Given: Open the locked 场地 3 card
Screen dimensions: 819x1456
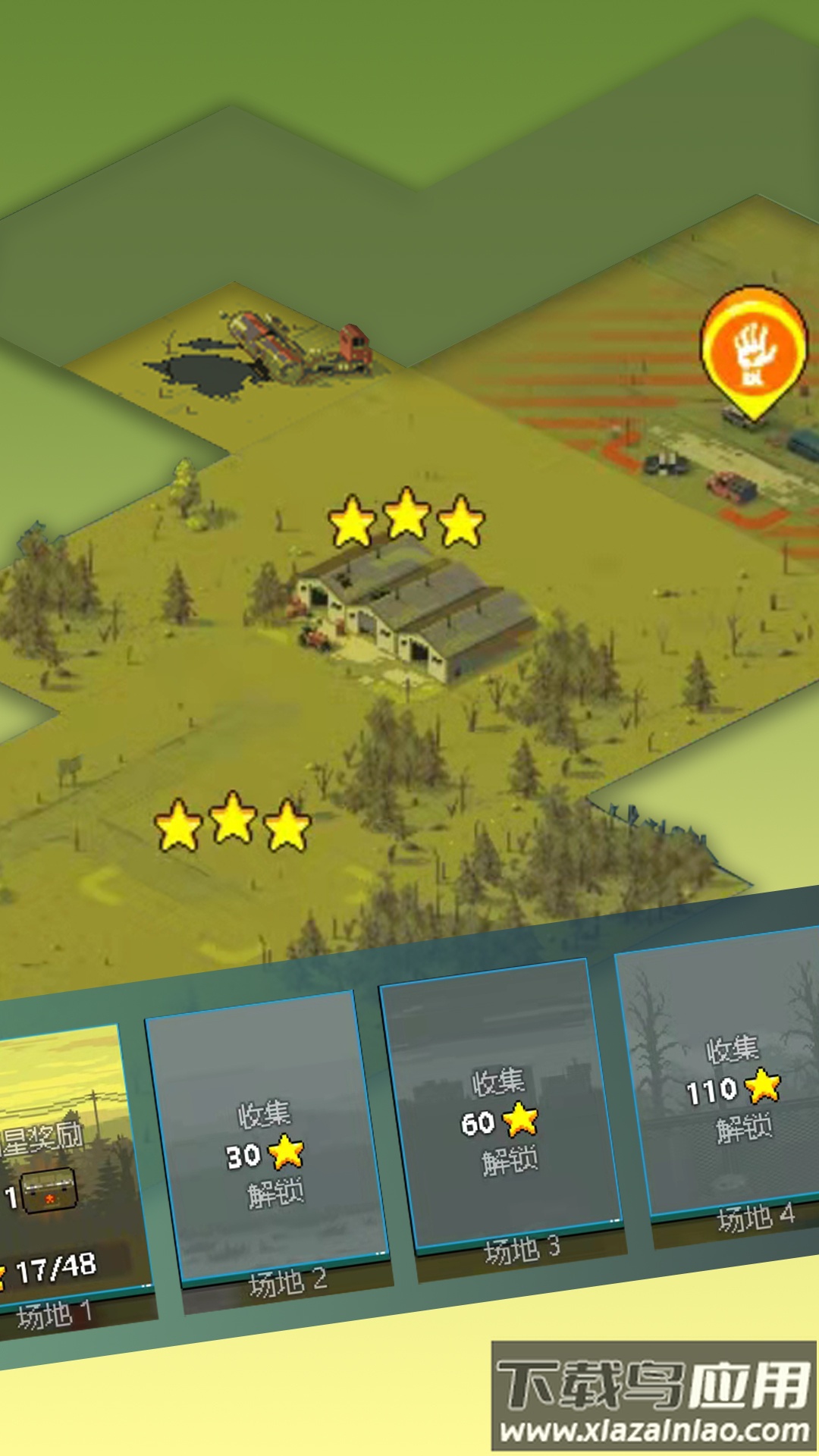Looking at the screenshot, I should point(504,1106).
